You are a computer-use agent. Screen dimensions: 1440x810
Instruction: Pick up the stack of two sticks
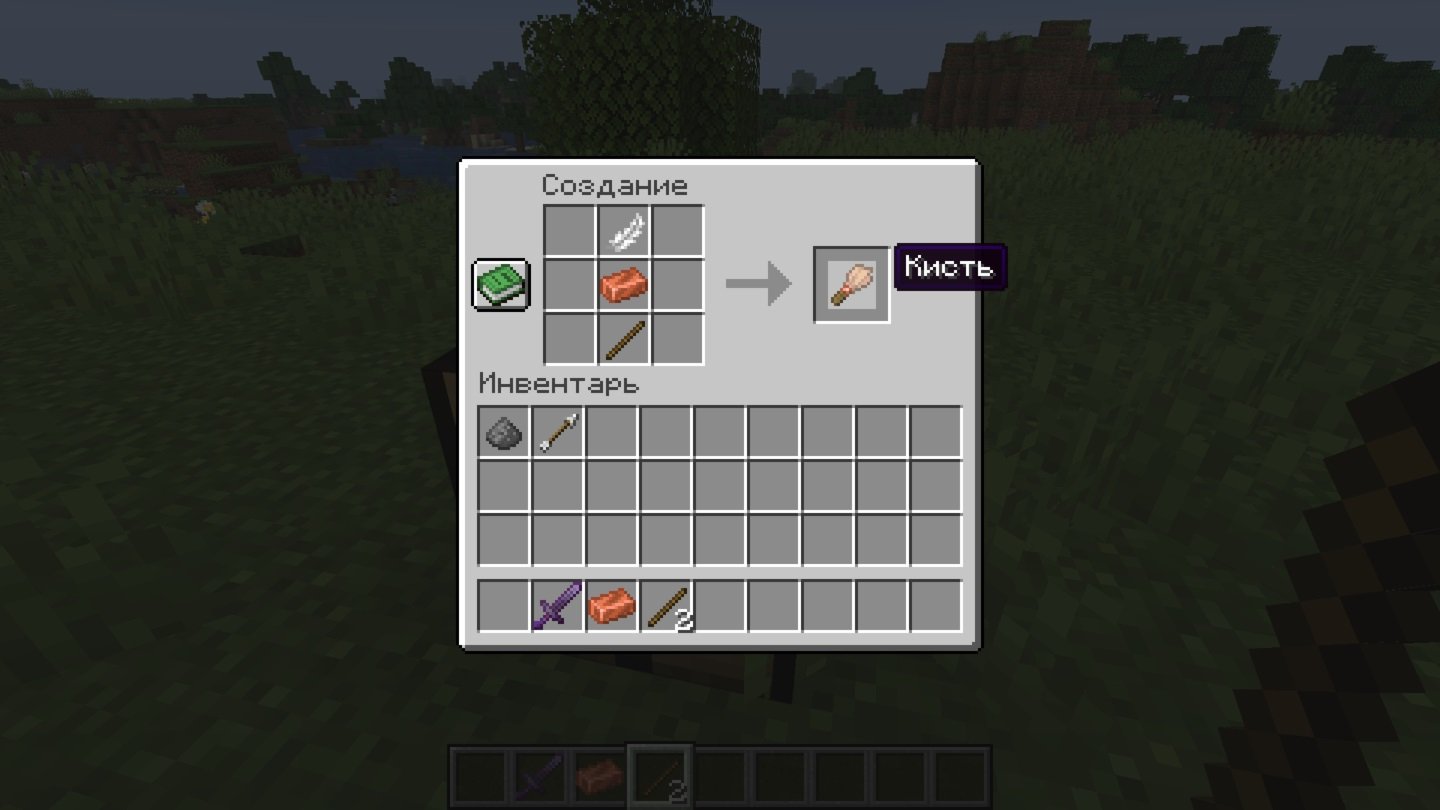pyautogui.click(x=665, y=606)
